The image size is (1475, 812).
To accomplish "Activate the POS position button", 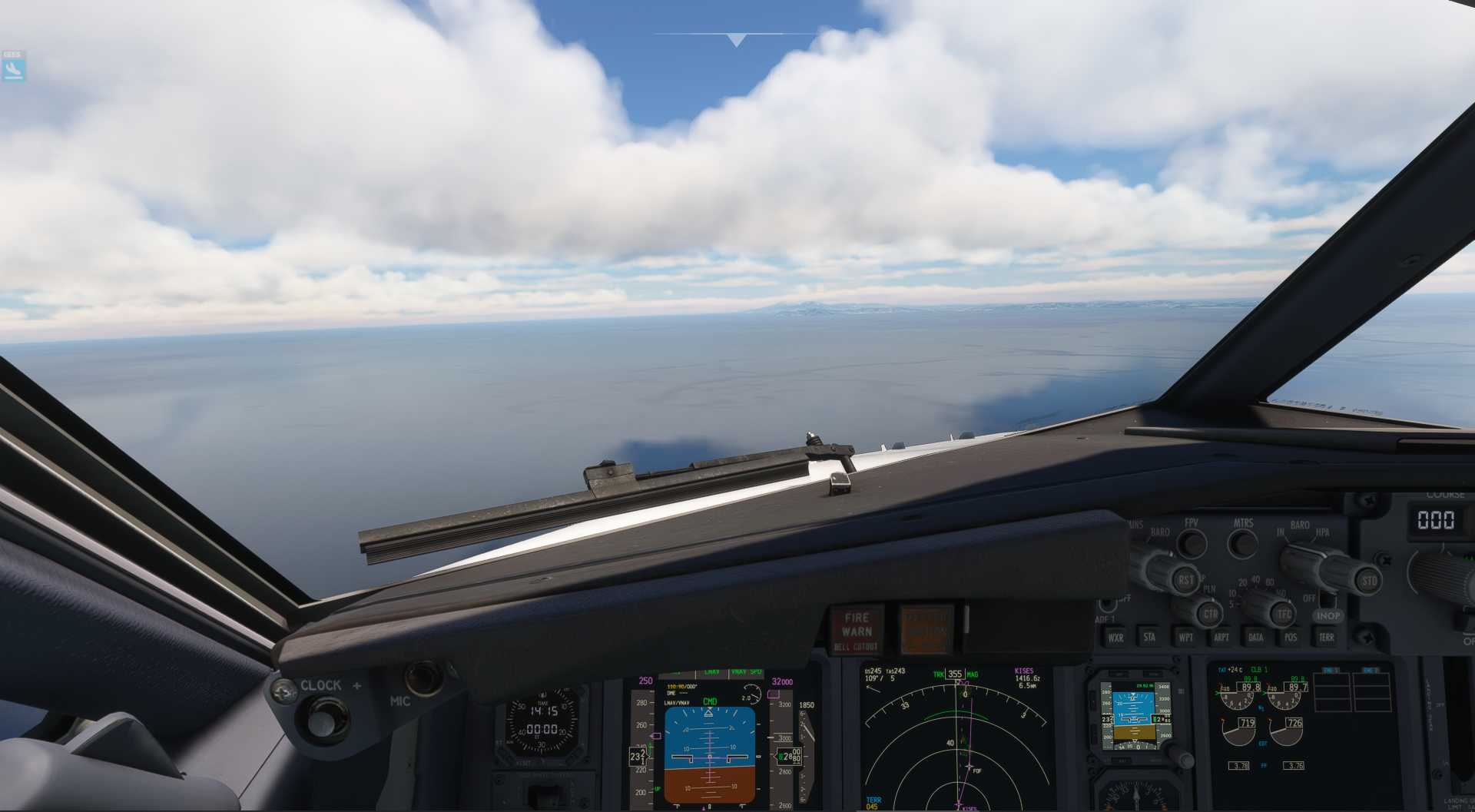I will pos(1291,637).
